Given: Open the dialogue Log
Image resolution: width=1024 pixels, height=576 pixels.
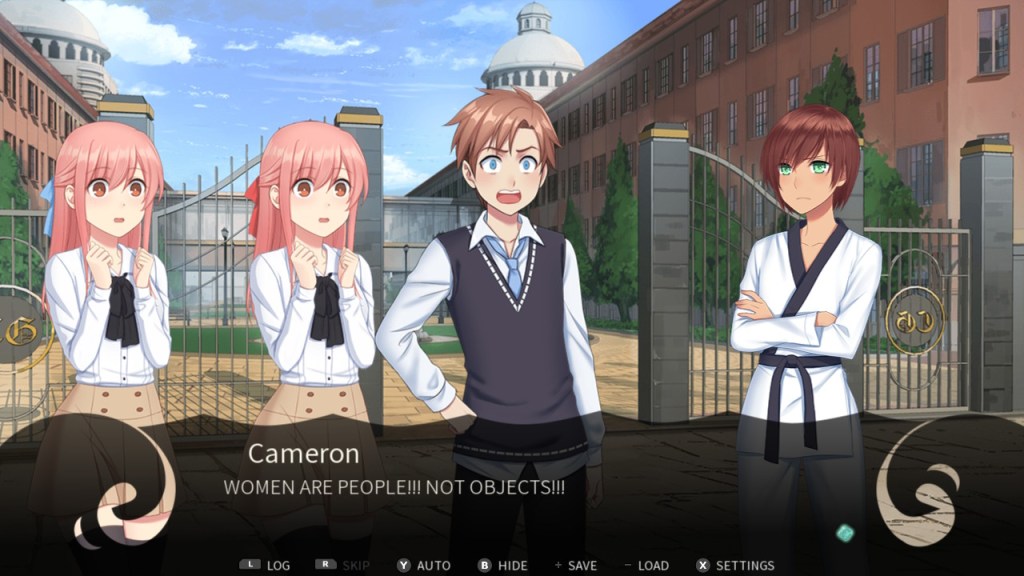Looking at the screenshot, I should (266, 565).
